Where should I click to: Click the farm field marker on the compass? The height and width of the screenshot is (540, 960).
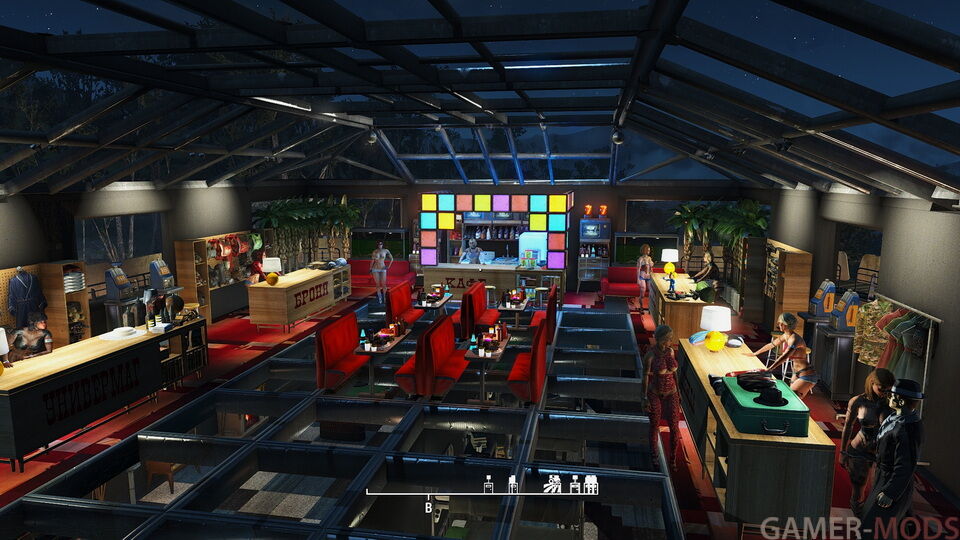point(552,484)
